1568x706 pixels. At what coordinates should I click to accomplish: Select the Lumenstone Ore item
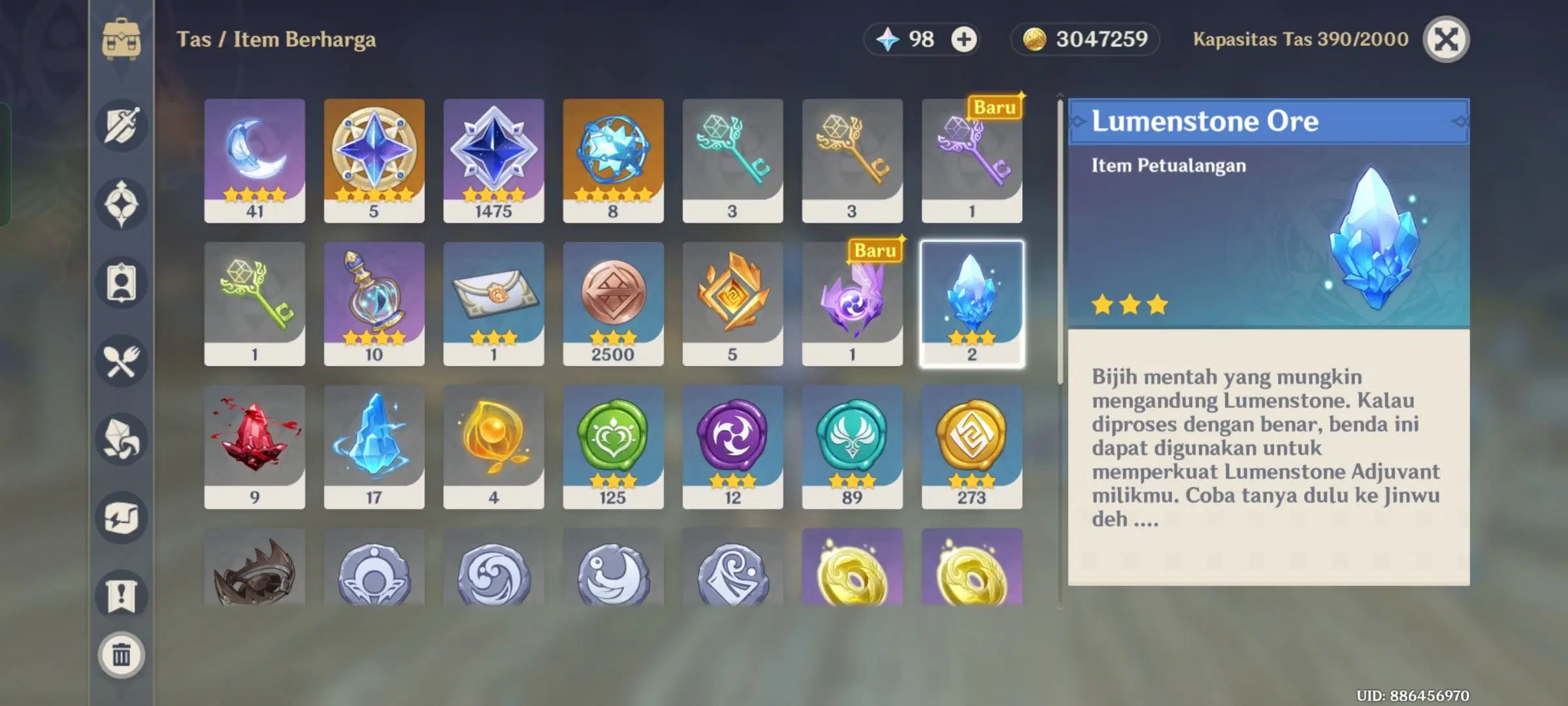click(972, 301)
